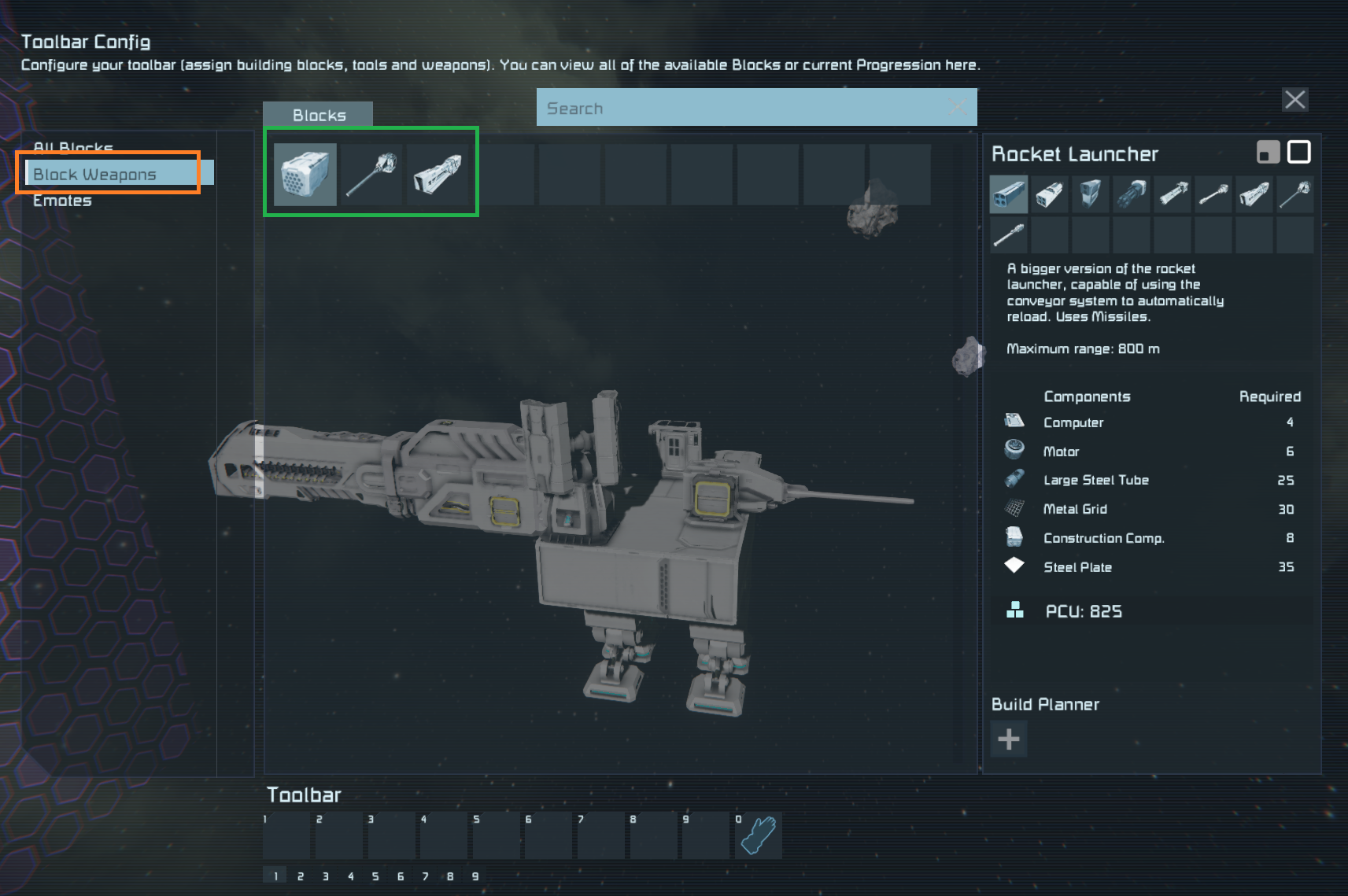Click the Search field
This screenshot has height=896, width=1348.
coord(740,108)
